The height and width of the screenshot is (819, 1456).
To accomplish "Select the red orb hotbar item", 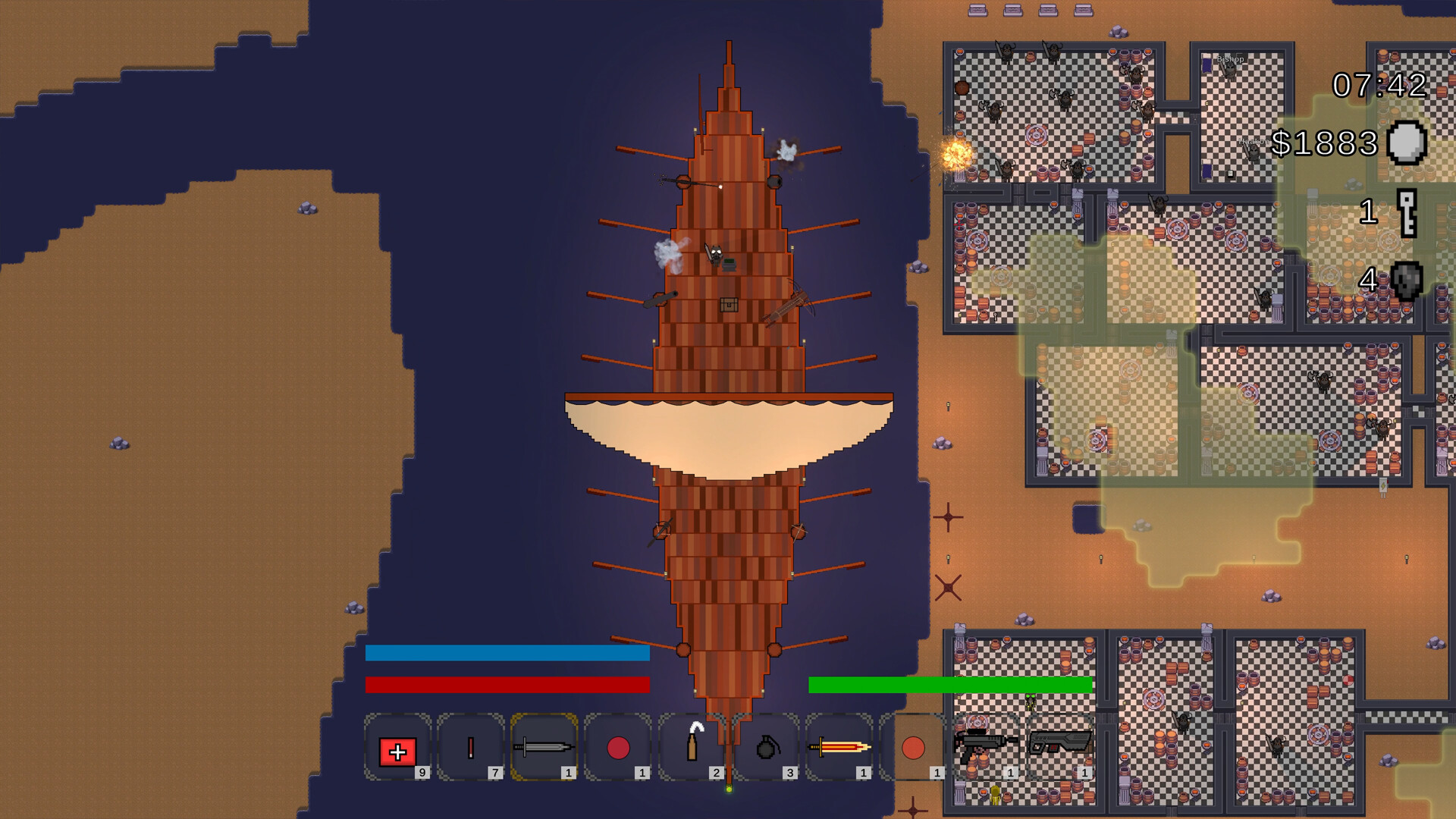I will point(618,749).
